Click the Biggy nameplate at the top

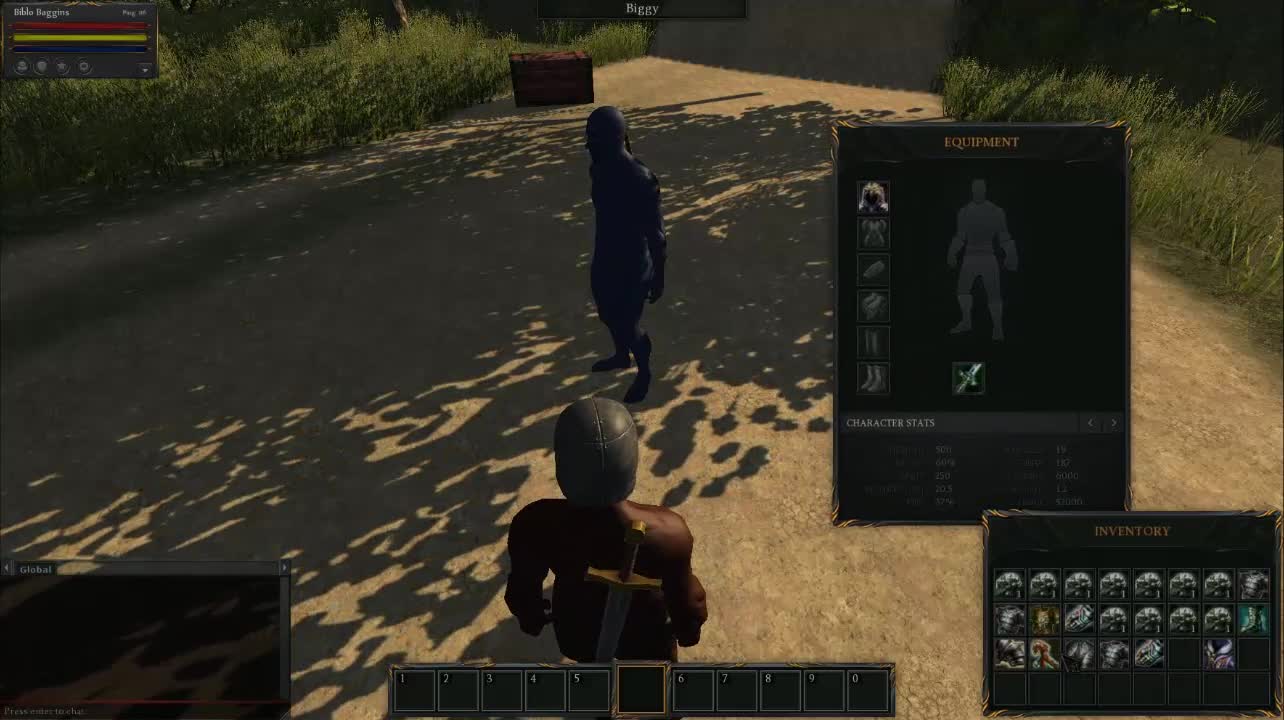[x=641, y=8]
